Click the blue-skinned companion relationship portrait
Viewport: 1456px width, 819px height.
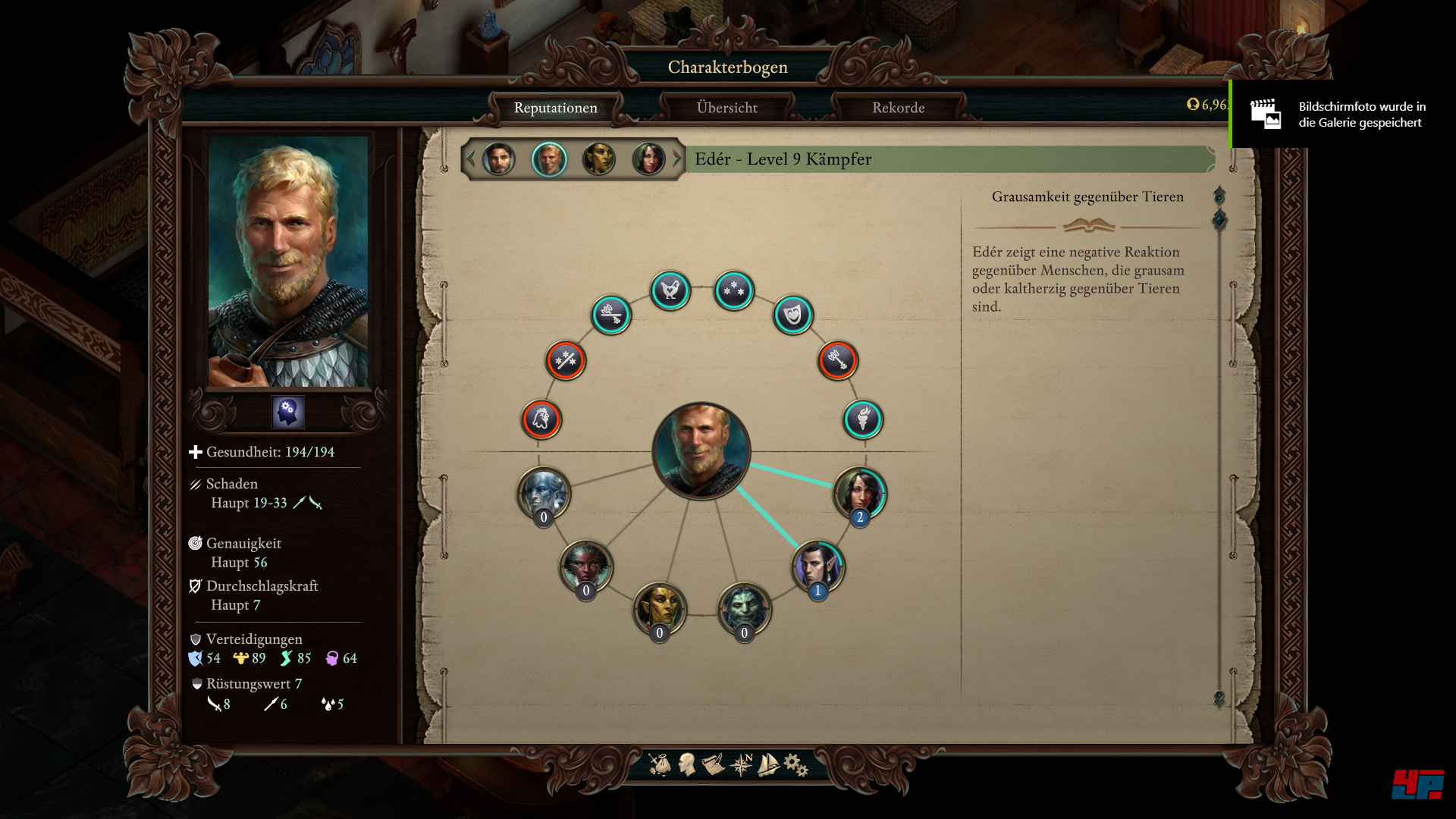(543, 493)
